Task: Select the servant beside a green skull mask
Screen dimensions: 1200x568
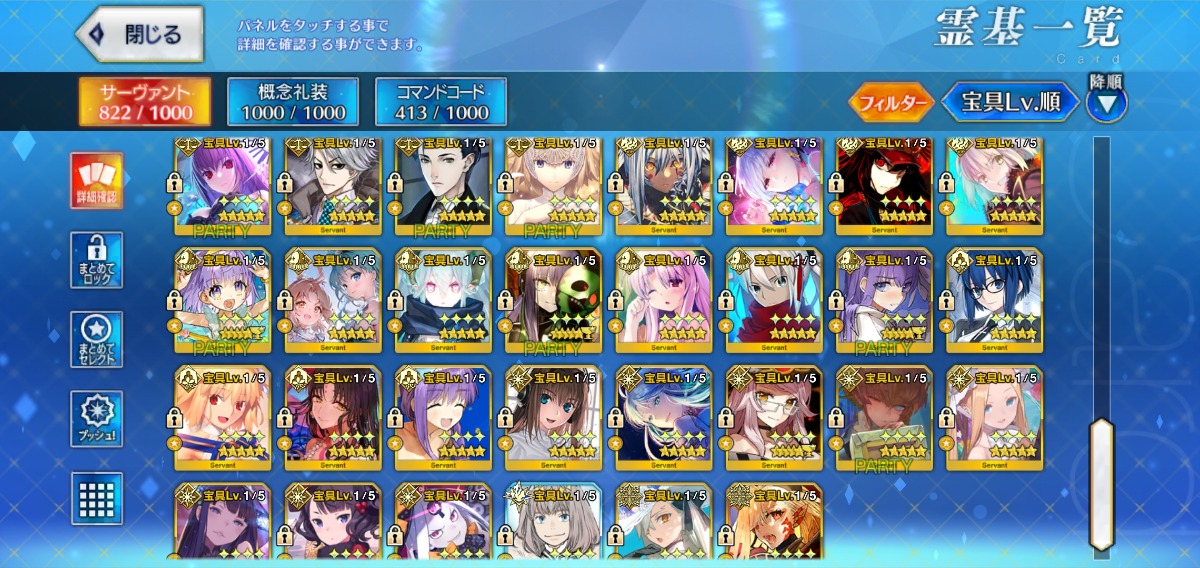Action: coord(553,300)
